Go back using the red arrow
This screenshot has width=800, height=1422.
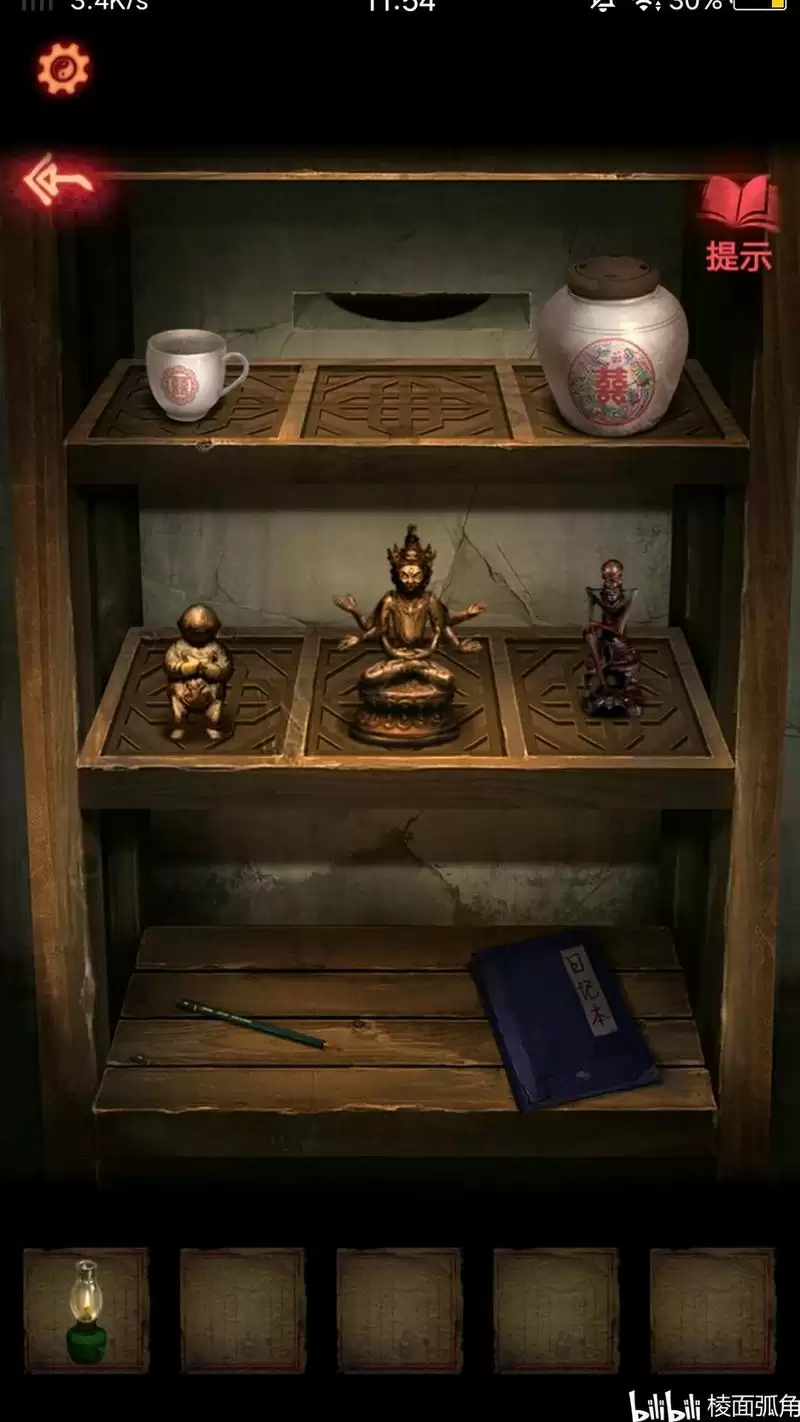(x=58, y=180)
